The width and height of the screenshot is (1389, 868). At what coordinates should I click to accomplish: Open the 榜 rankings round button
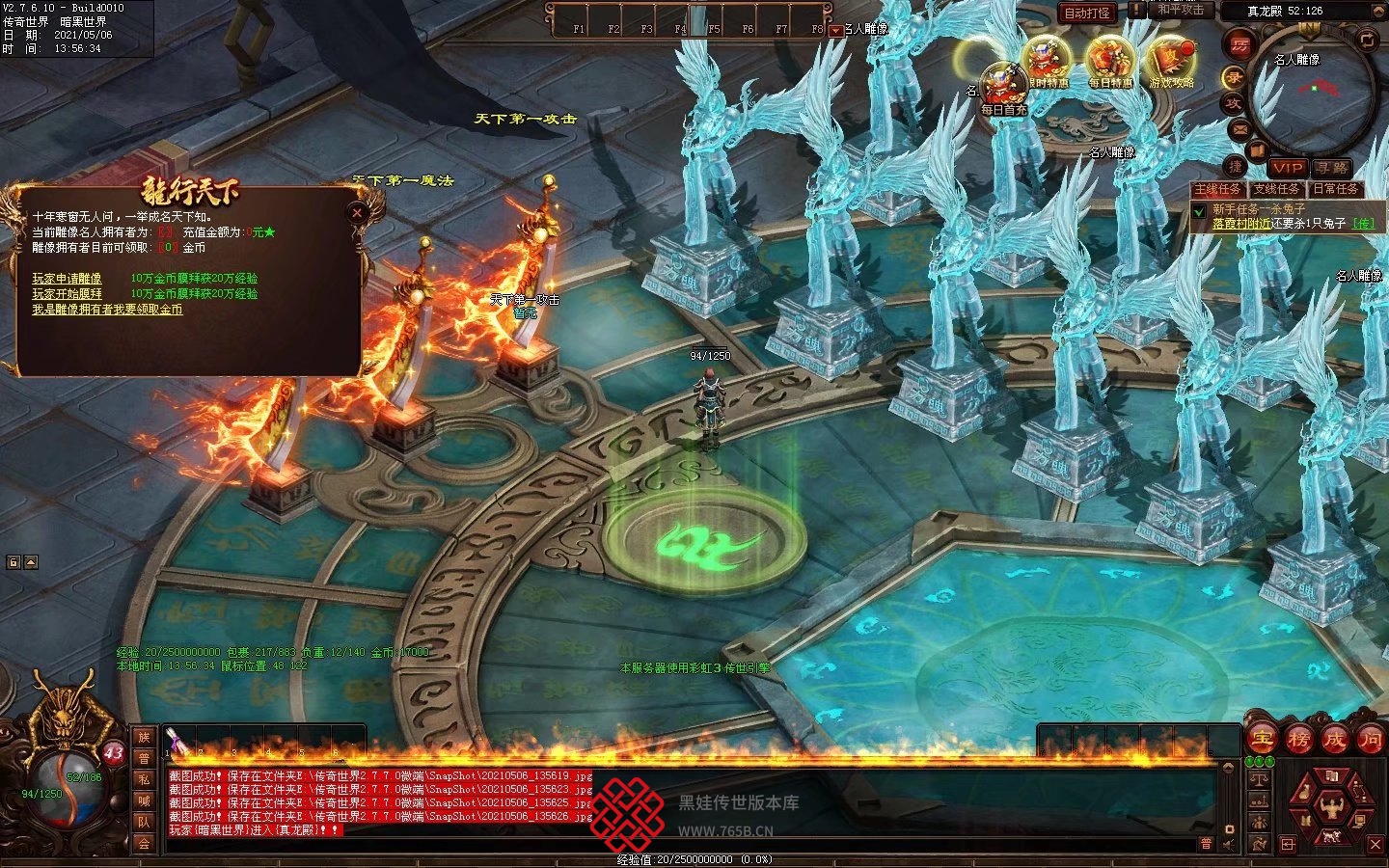[1297, 739]
